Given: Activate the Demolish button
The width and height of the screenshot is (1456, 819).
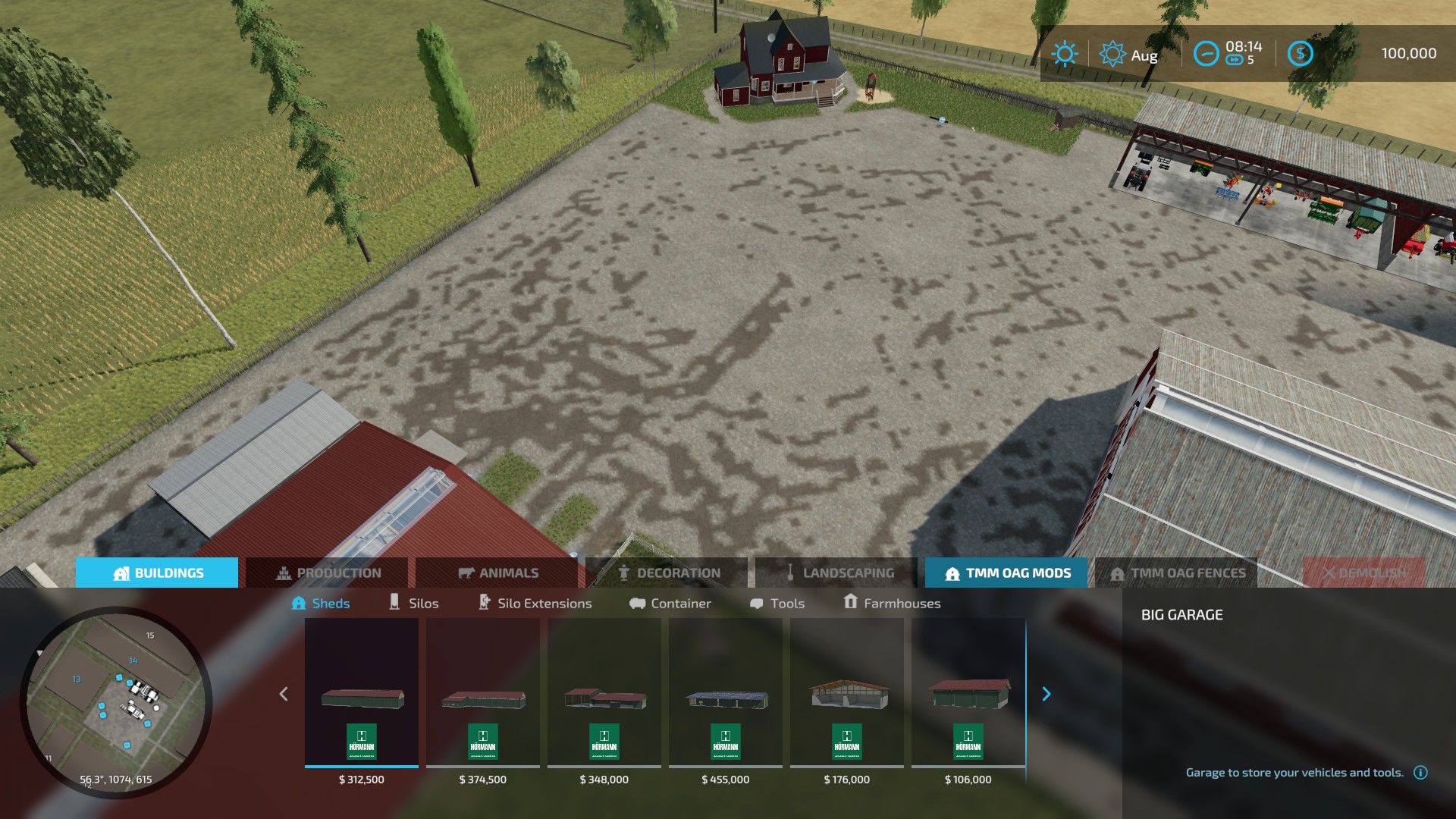Looking at the screenshot, I should tap(1363, 573).
